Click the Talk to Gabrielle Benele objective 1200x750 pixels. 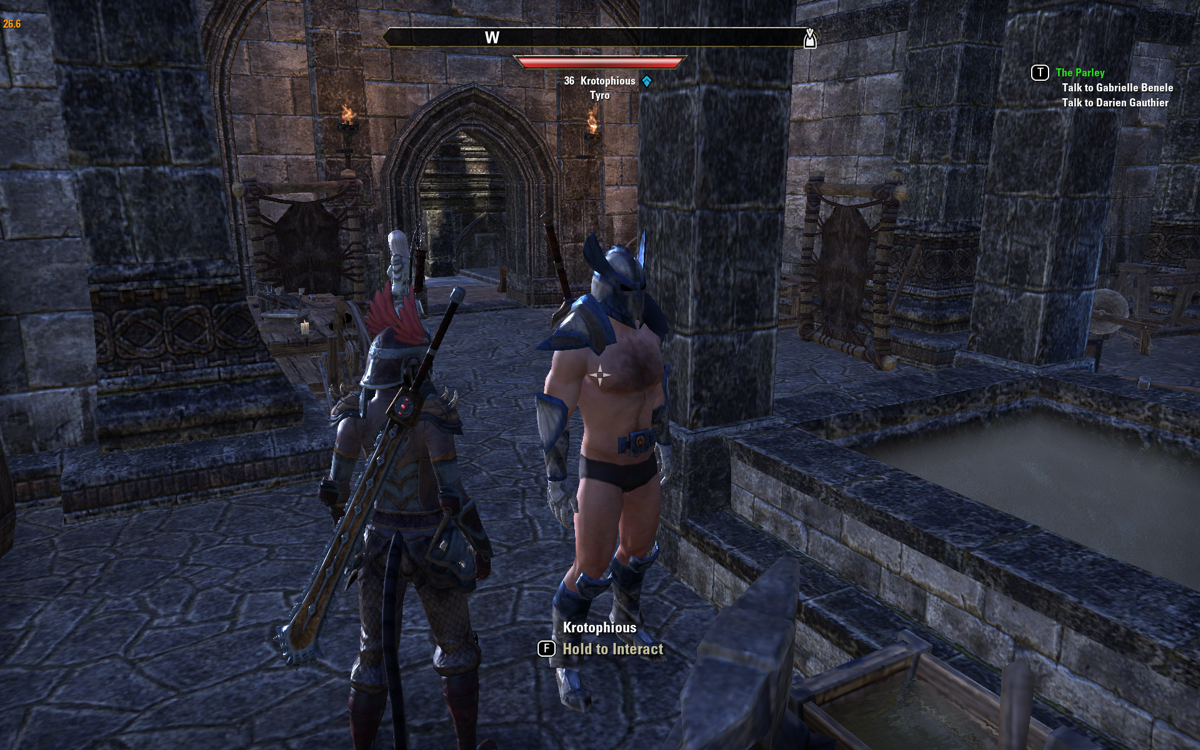[1117, 88]
